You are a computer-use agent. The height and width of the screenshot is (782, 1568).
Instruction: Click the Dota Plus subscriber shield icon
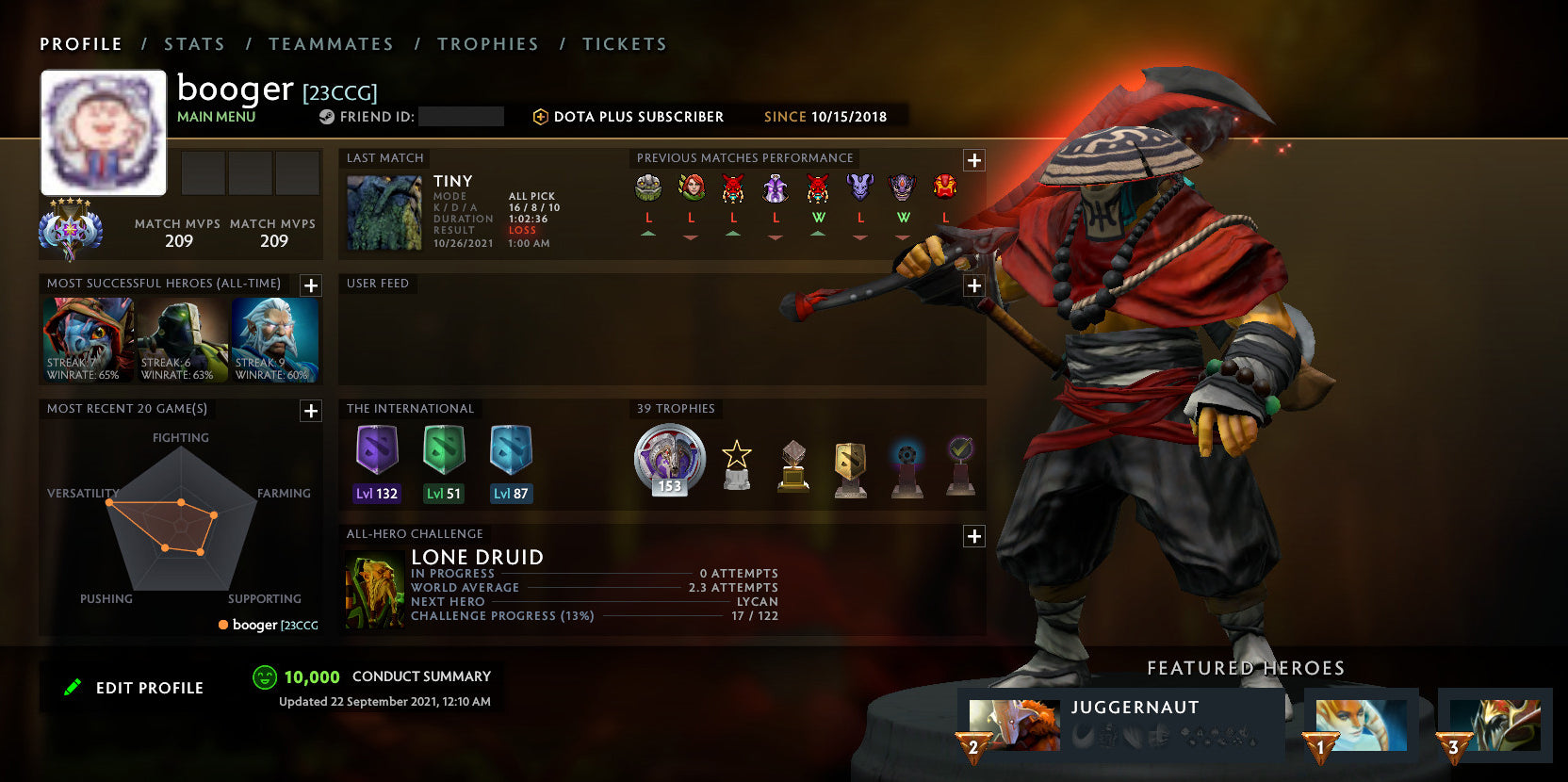pos(541,116)
